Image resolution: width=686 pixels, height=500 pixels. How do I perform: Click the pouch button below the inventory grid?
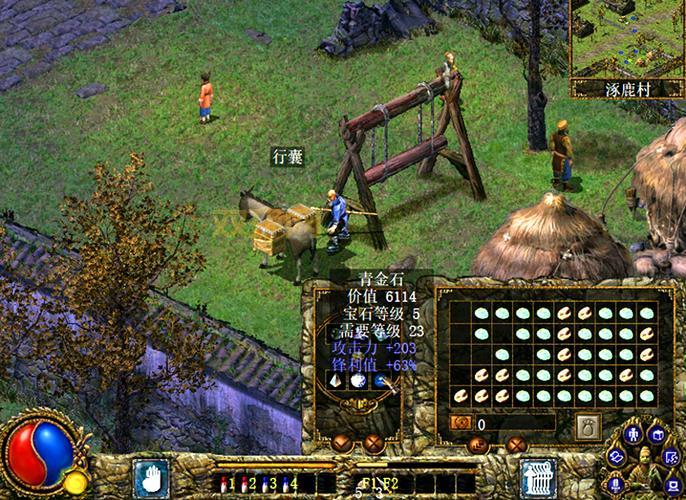588,424
